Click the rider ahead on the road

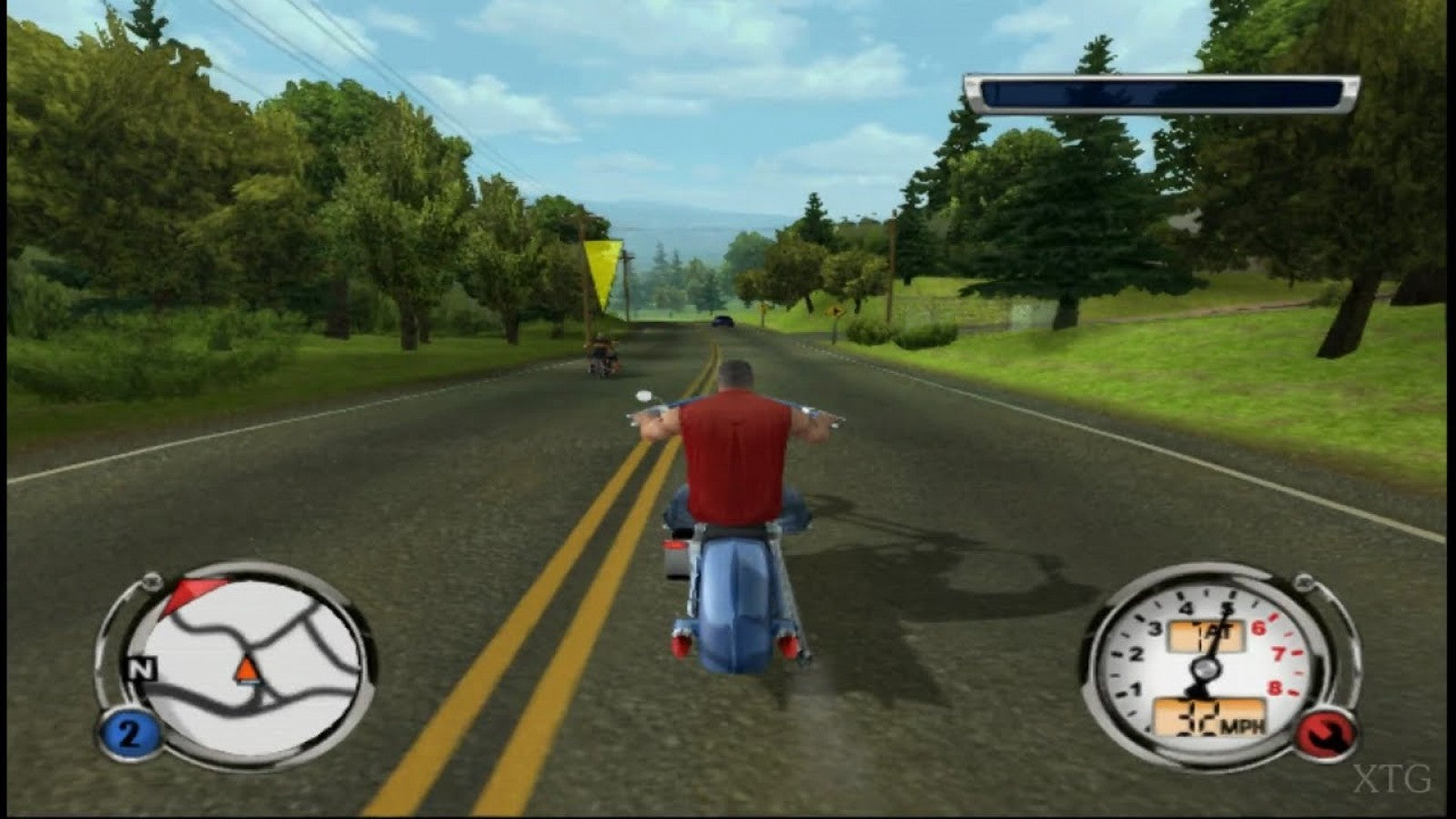603,357
